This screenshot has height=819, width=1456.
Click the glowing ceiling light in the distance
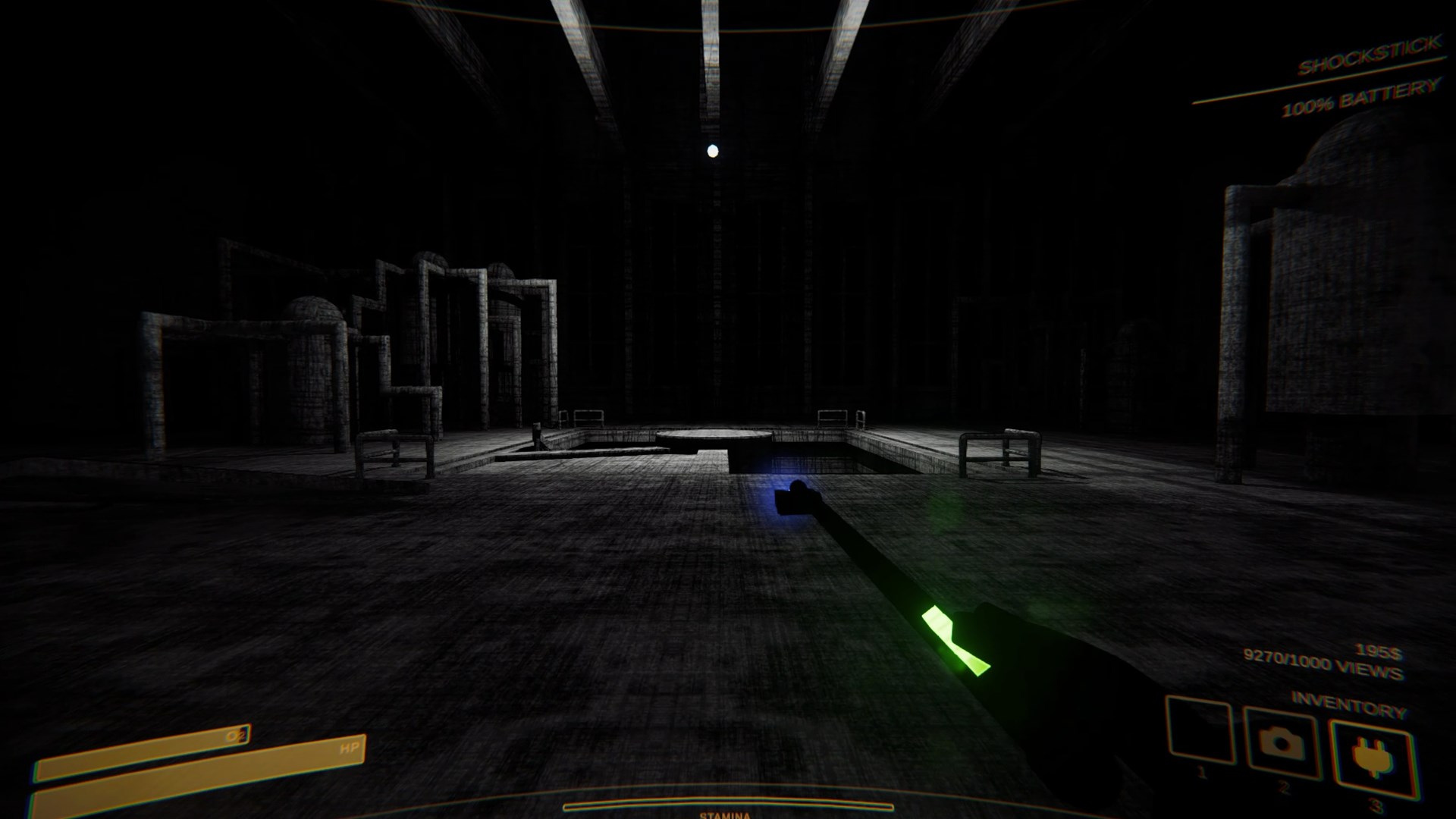pyautogui.click(x=711, y=150)
